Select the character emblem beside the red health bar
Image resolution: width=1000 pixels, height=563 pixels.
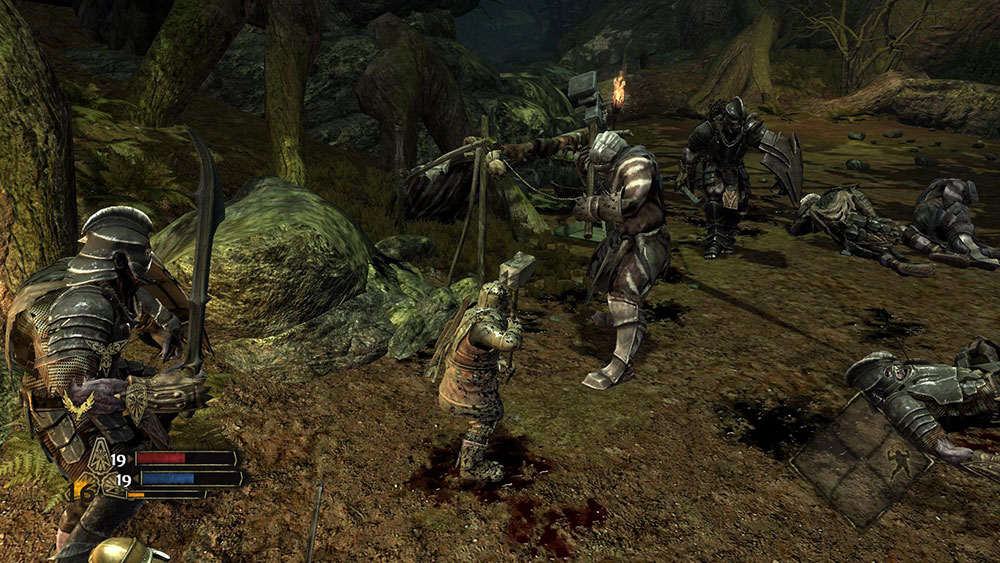point(99,459)
